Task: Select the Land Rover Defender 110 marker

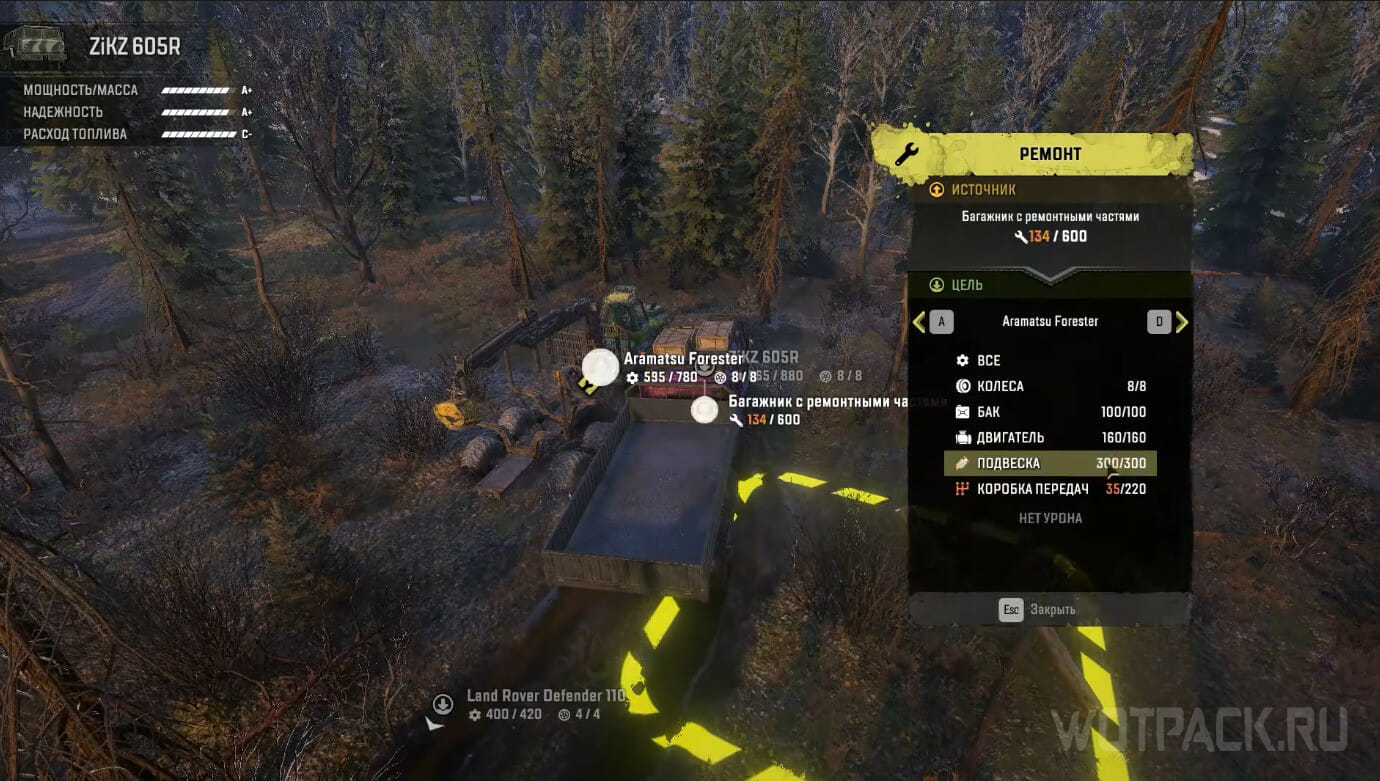Action: point(442,704)
